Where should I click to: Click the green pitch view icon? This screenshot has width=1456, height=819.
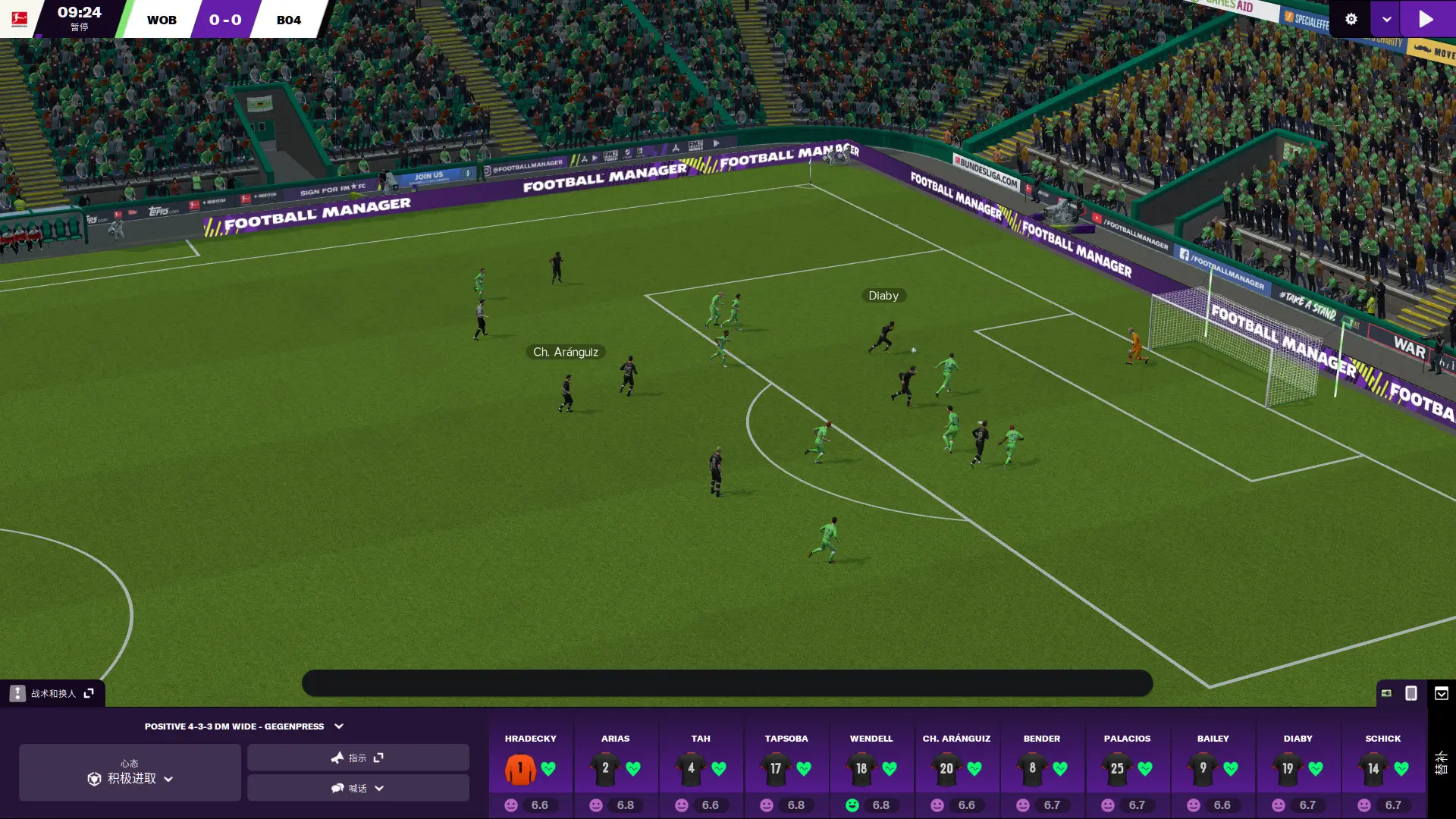(x=1385, y=692)
